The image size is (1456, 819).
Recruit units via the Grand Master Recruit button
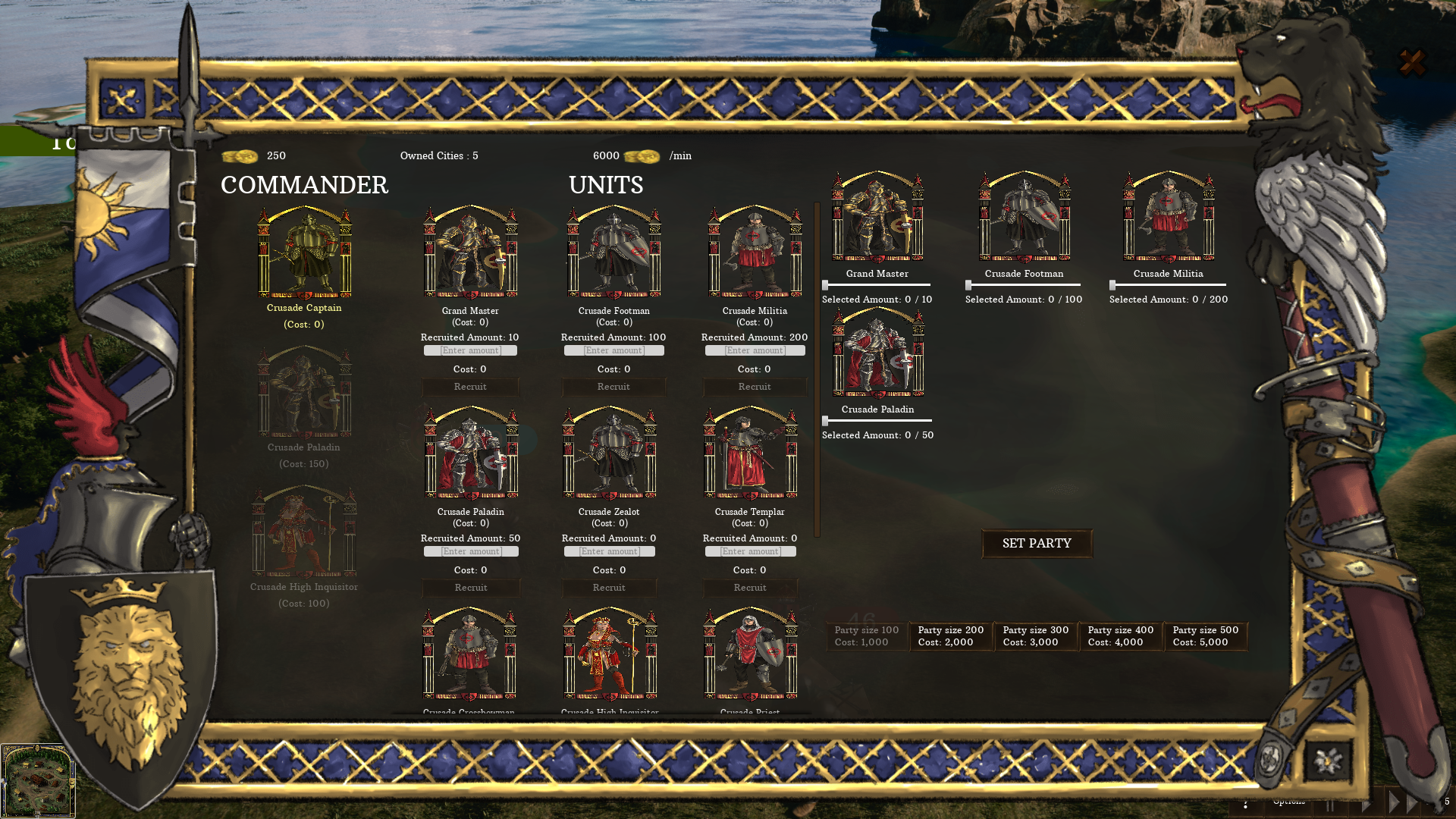pos(470,387)
